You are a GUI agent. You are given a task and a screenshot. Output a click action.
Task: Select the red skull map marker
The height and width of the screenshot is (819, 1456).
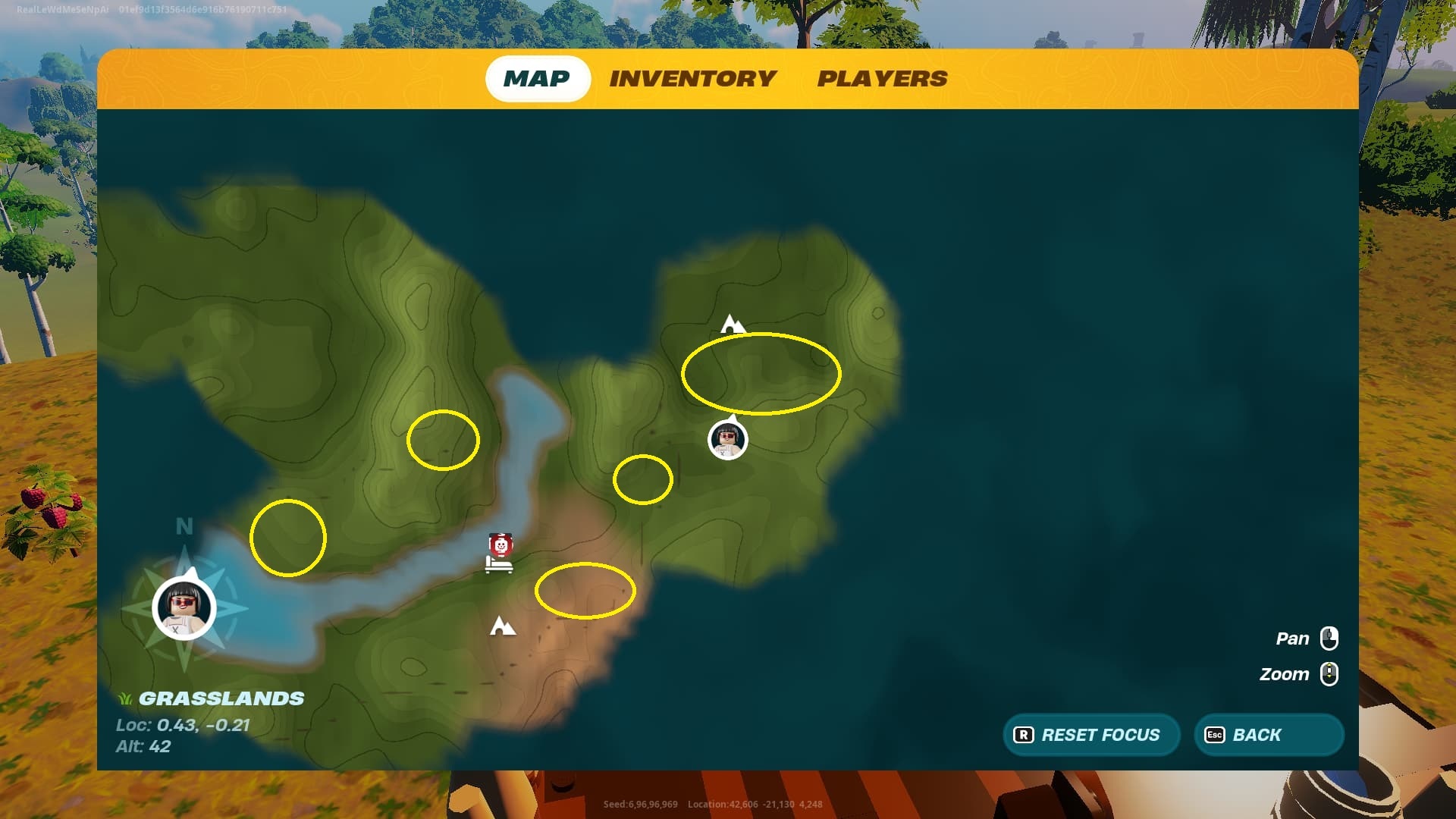[x=500, y=544]
